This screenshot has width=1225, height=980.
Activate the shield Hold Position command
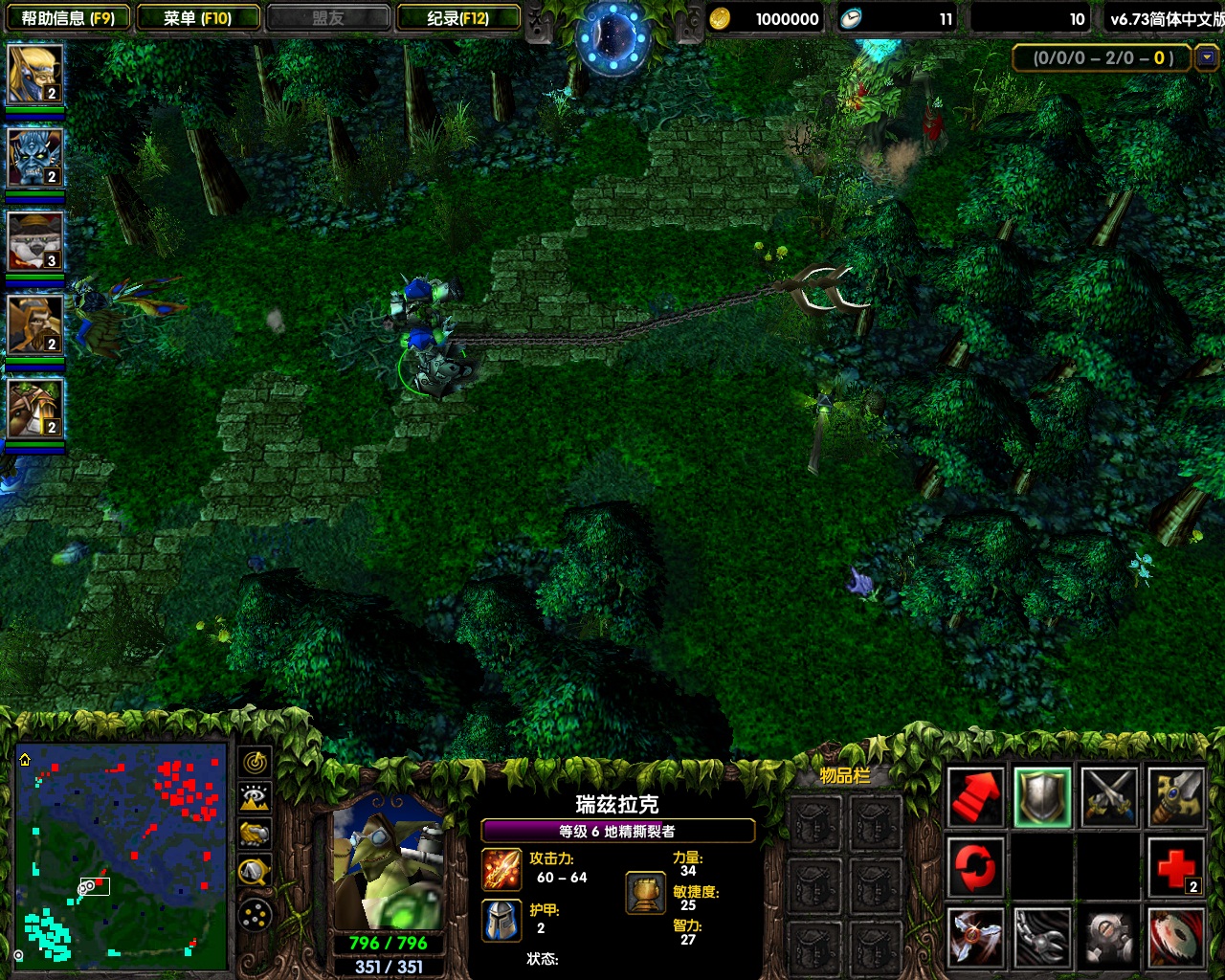click(1042, 796)
